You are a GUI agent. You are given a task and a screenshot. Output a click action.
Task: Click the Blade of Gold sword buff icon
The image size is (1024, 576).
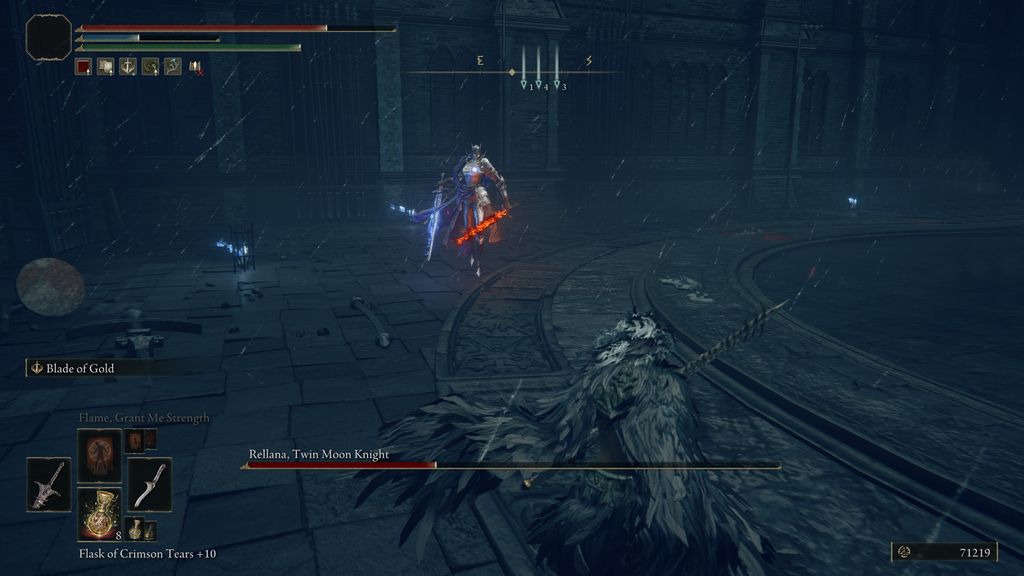click(128, 67)
